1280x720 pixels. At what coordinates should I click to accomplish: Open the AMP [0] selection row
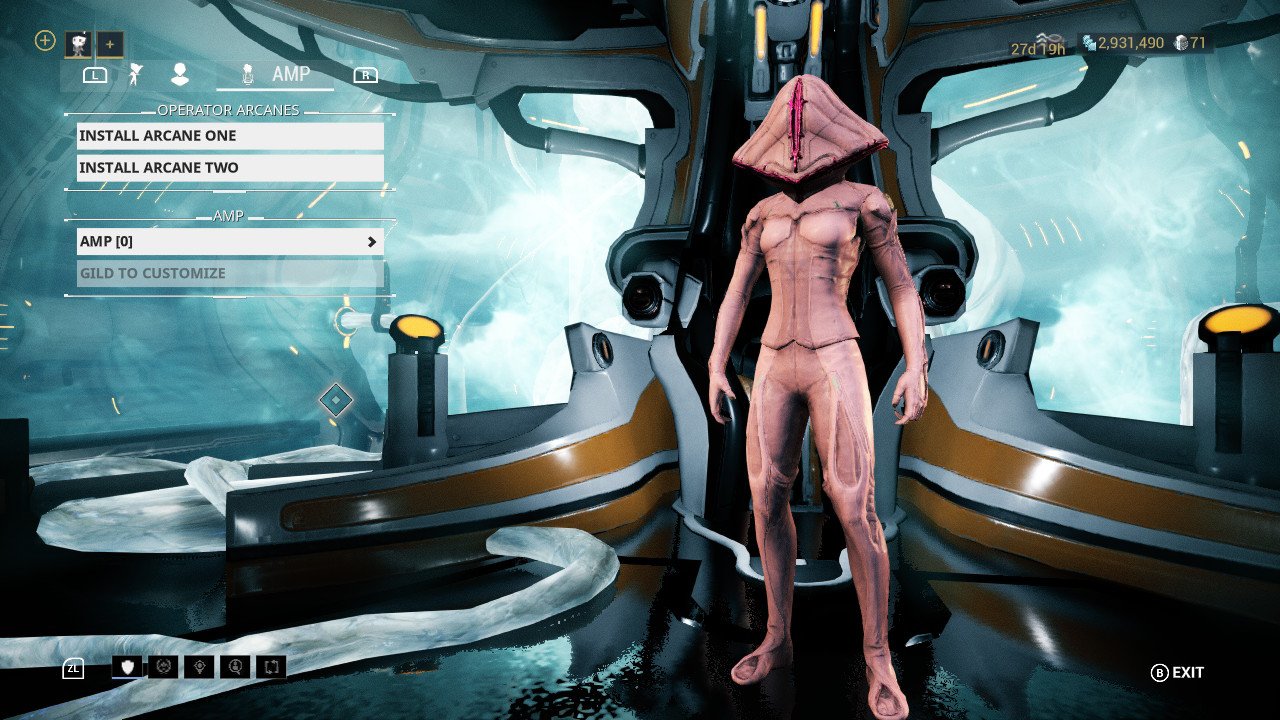[230, 242]
